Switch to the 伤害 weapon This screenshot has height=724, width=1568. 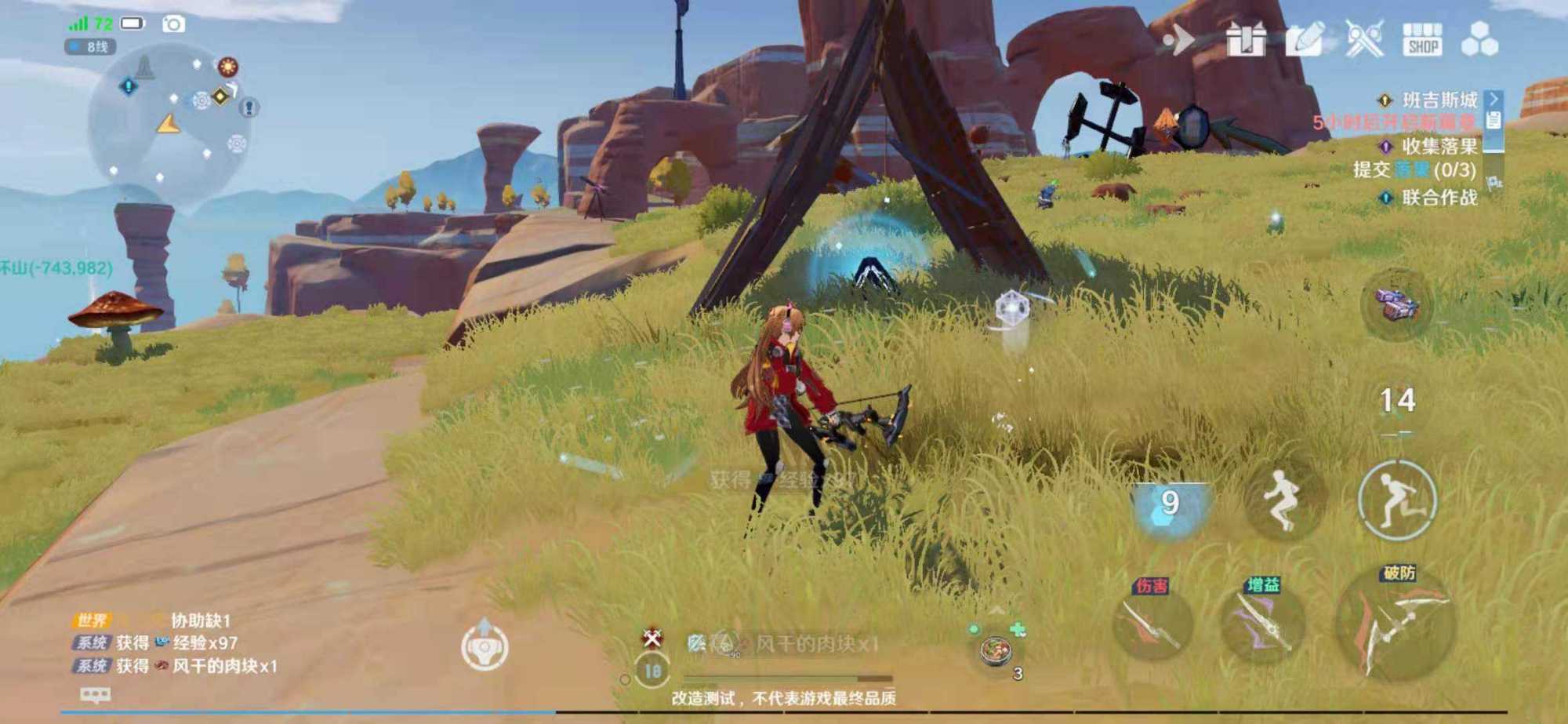click(x=1152, y=624)
